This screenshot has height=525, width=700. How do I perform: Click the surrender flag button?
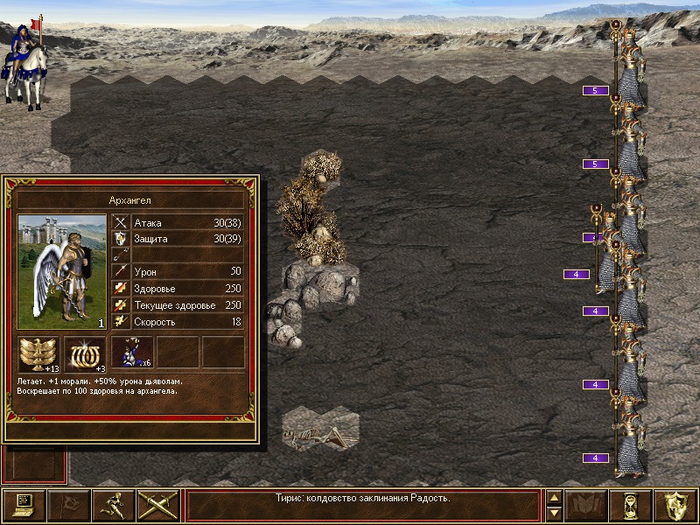pos(67,505)
